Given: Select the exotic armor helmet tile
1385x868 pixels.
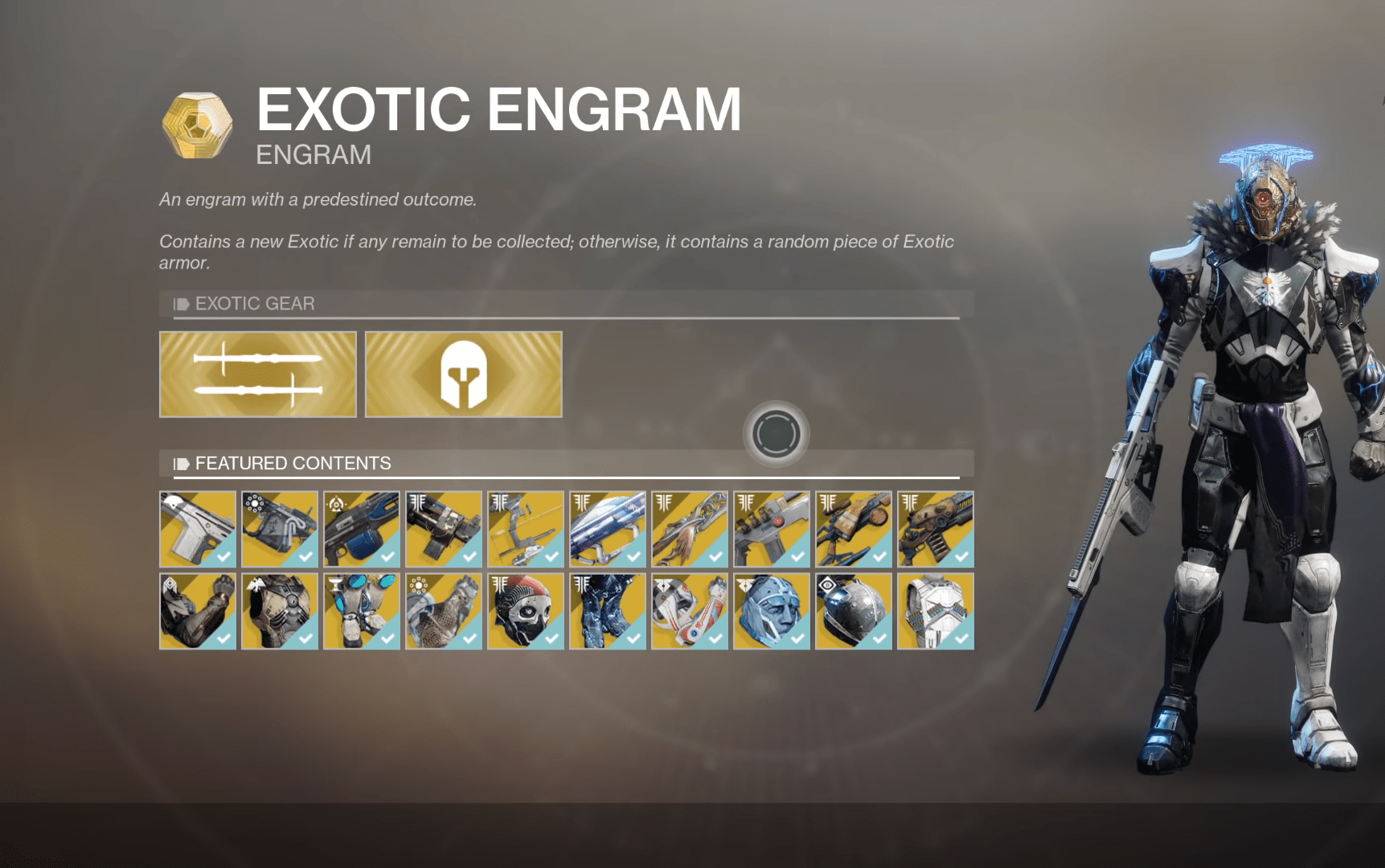Looking at the screenshot, I should (464, 375).
